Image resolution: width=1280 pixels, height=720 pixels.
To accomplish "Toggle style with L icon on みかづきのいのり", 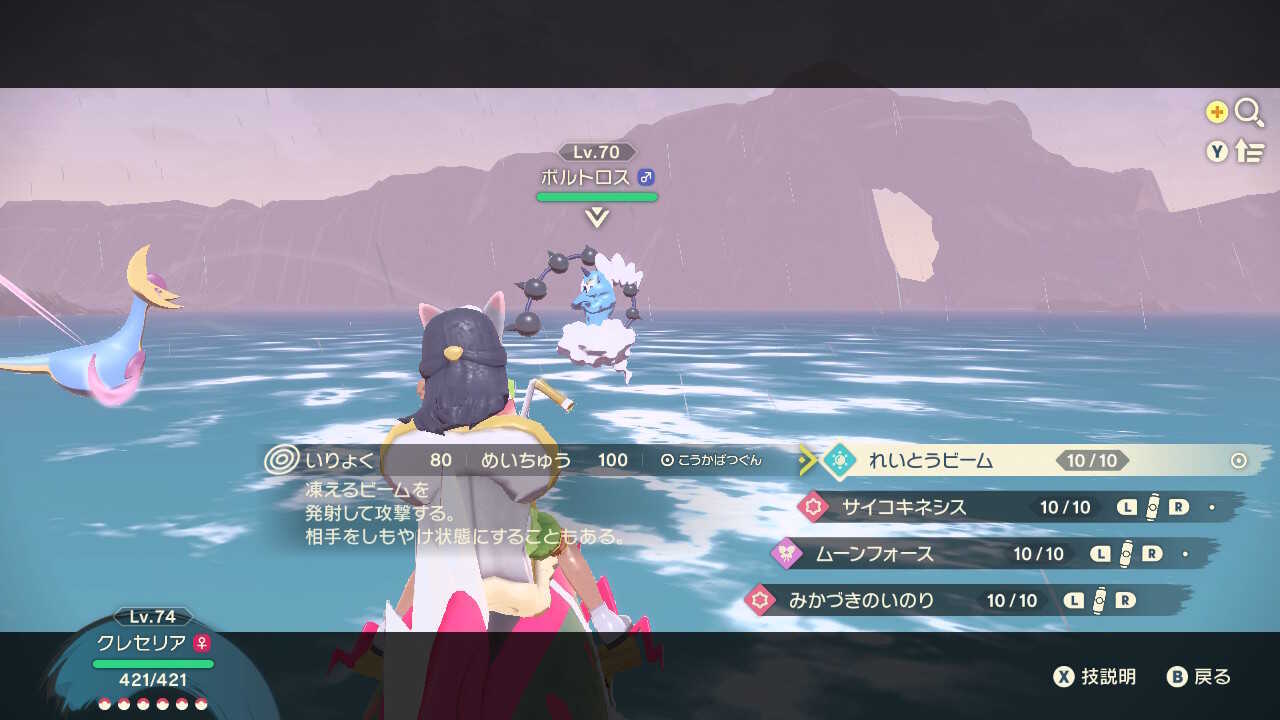I will (x=1074, y=599).
